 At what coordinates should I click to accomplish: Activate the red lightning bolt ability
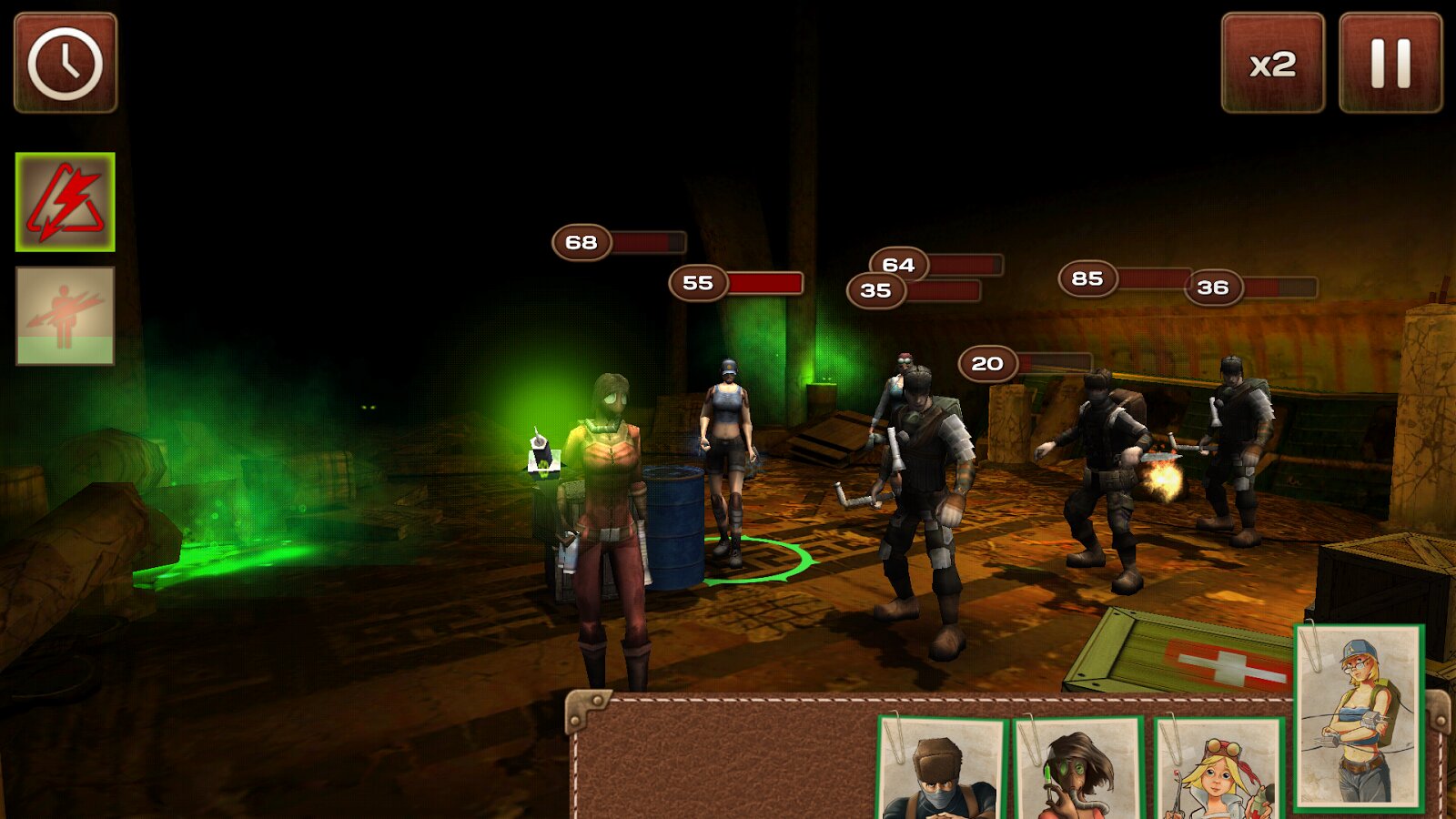click(66, 202)
